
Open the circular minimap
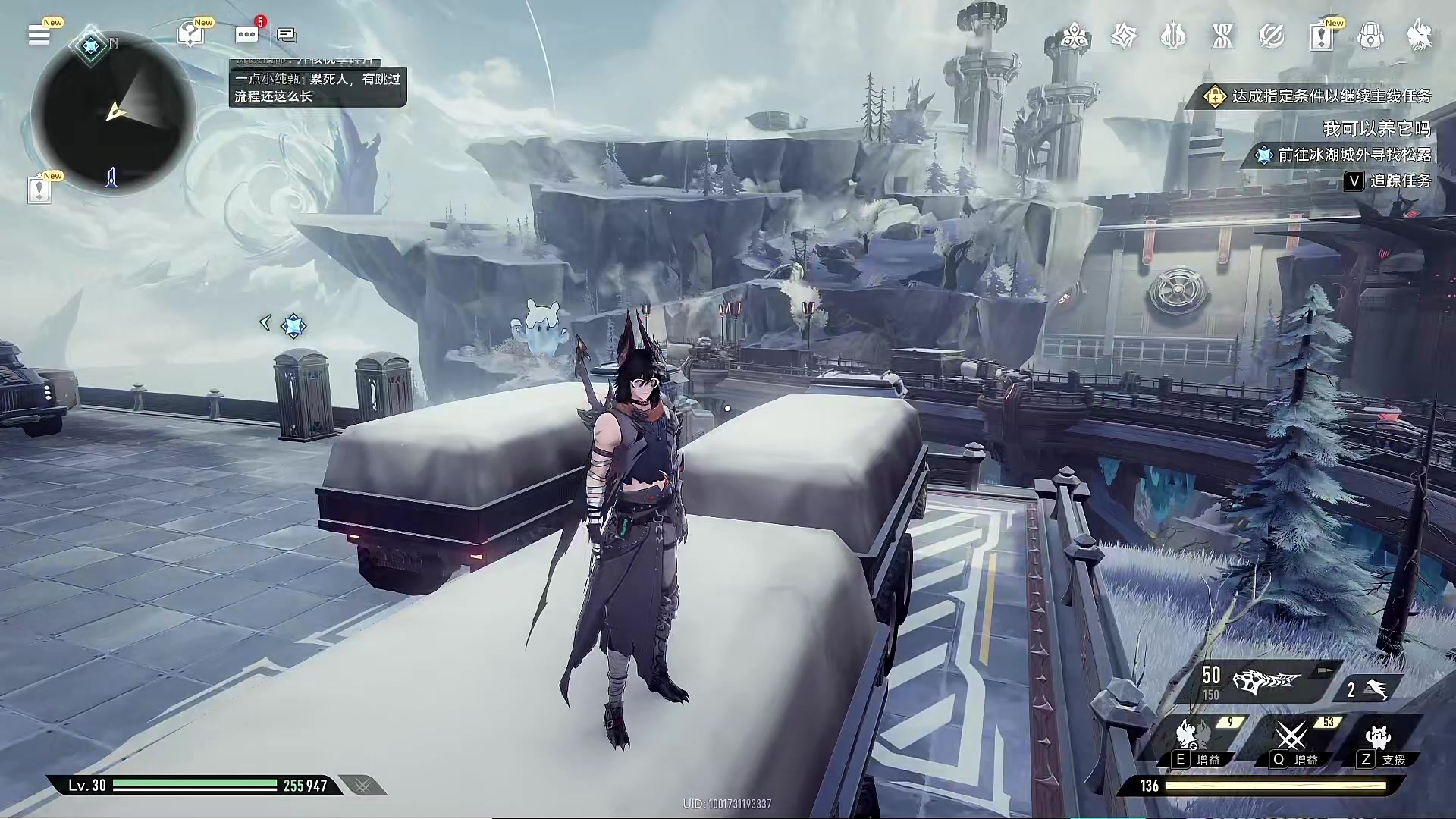[x=114, y=114]
